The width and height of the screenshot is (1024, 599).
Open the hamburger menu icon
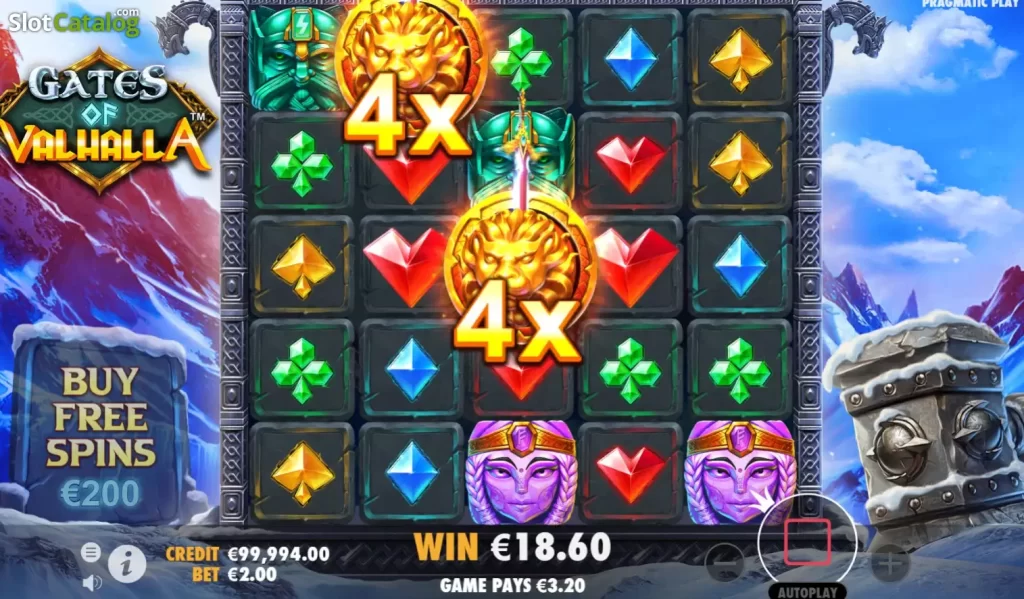tap(91, 552)
